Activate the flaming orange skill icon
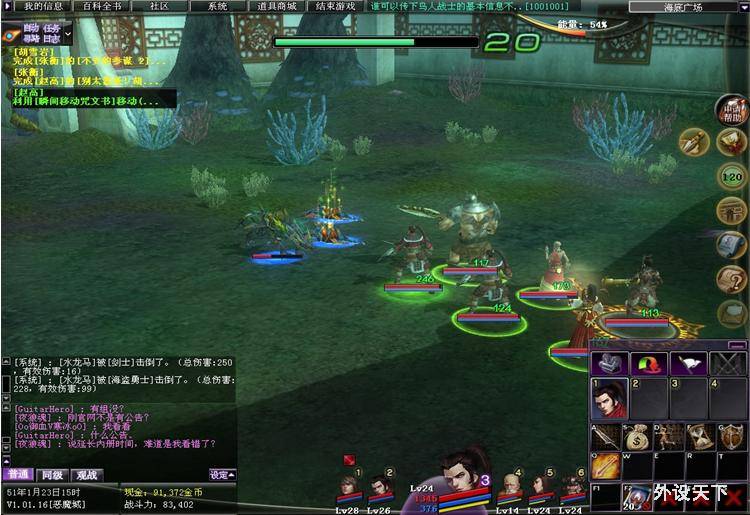The width and height of the screenshot is (750, 515). pyautogui.click(x=606, y=466)
